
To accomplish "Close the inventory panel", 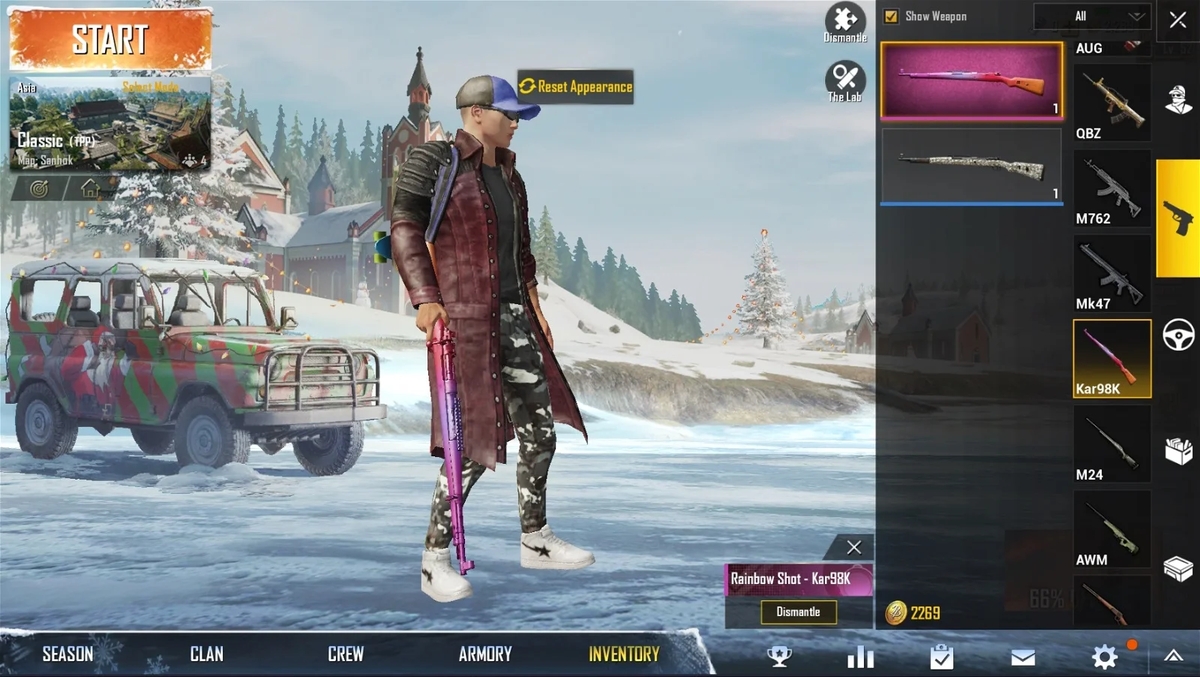I will pos(1177,20).
